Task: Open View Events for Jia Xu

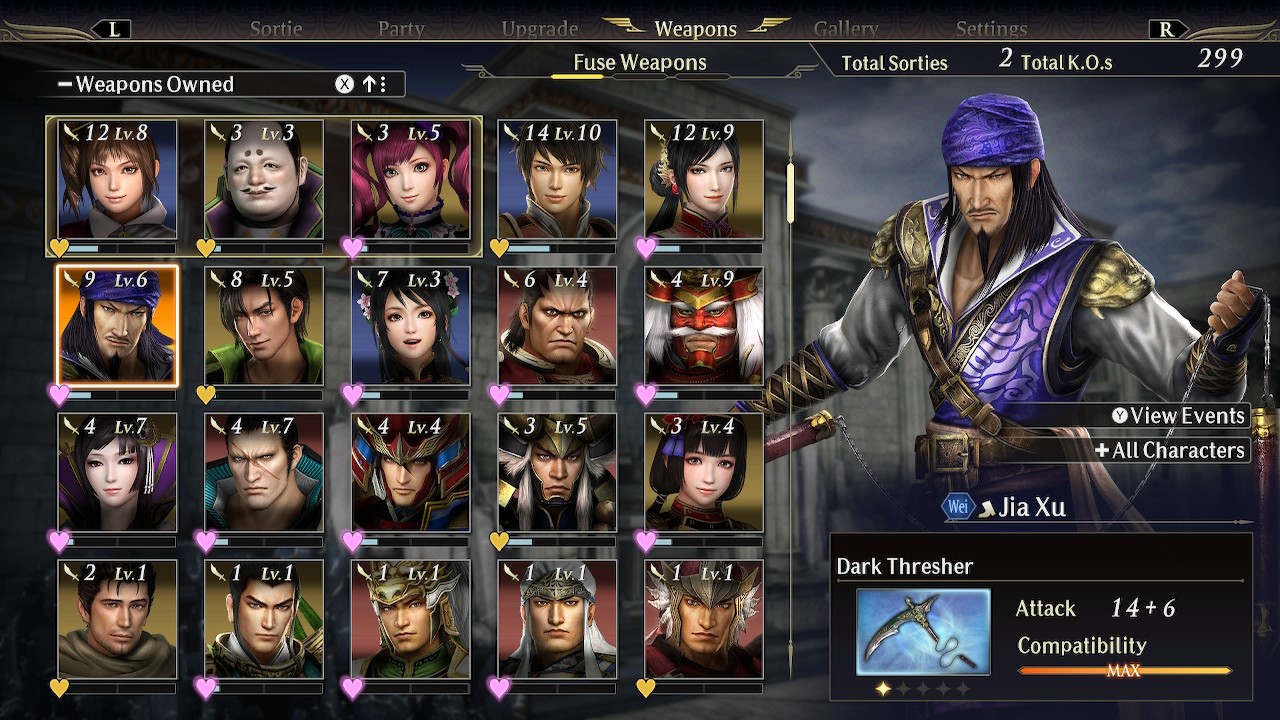Action: click(1178, 416)
